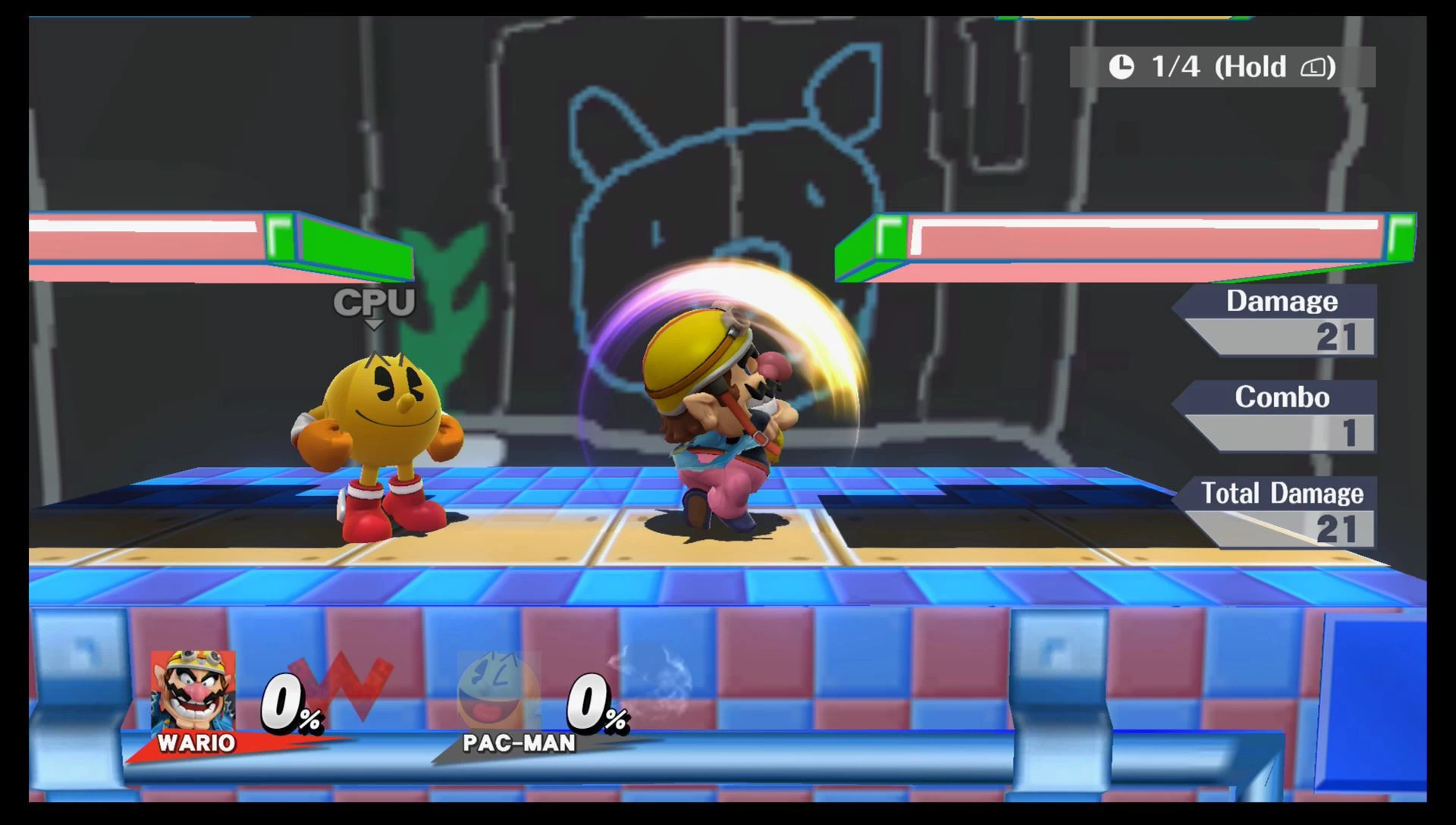Toggle the 1/4 speed setting
Viewport: 1456px width, 825px height.
coord(1175,66)
